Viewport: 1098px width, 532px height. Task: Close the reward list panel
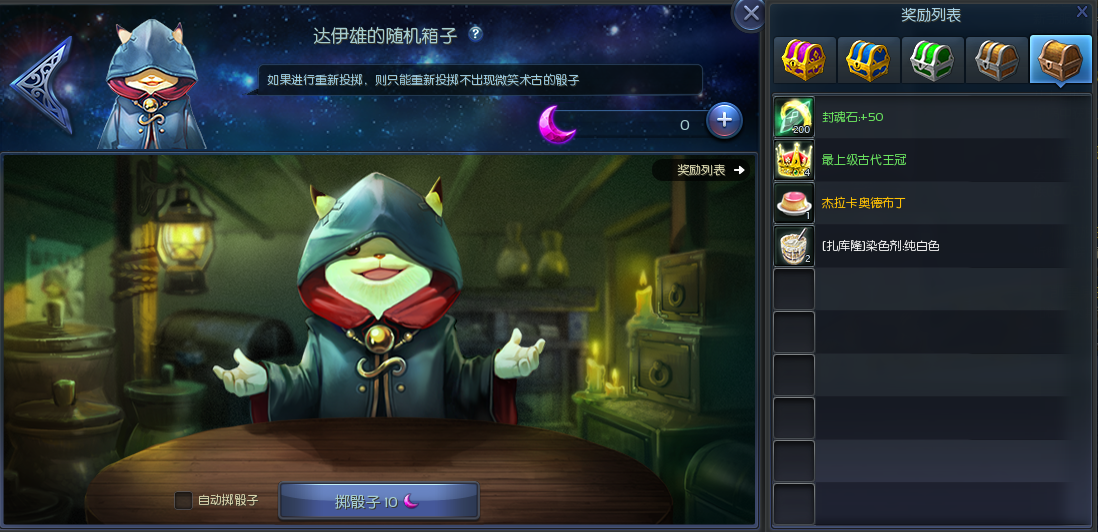(1082, 12)
